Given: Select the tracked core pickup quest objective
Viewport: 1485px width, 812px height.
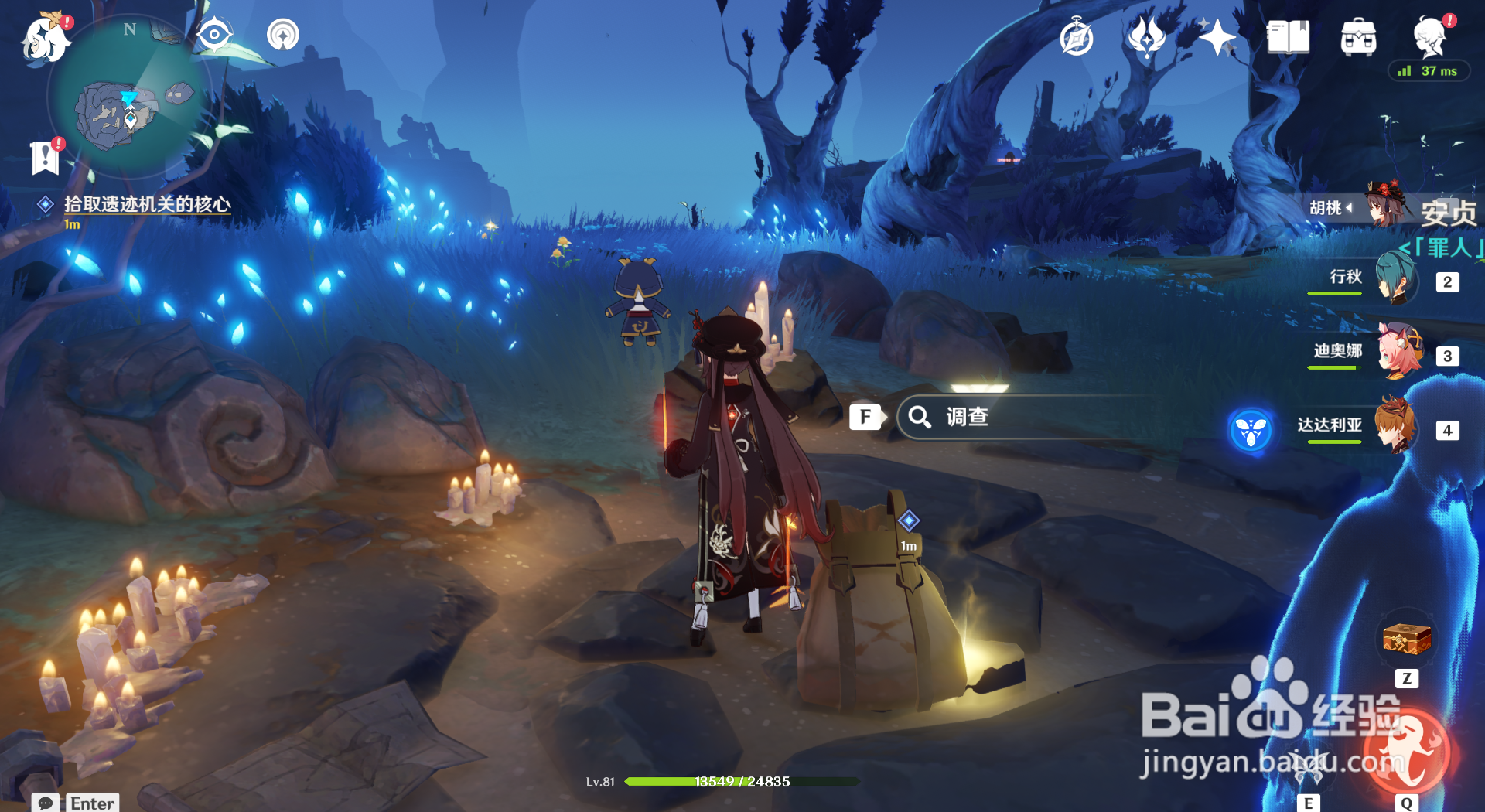Looking at the screenshot, I should click(146, 204).
